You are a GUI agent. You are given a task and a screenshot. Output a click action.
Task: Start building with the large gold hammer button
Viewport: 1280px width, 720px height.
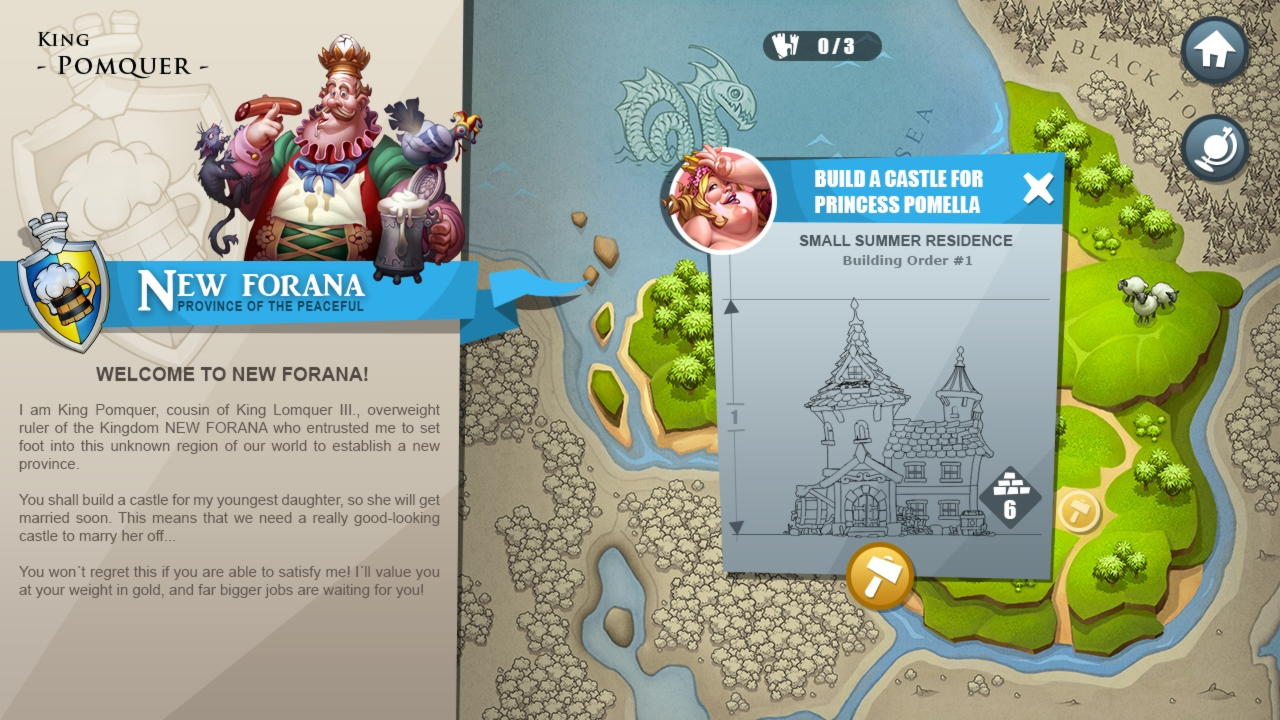(x=880, y=577)
